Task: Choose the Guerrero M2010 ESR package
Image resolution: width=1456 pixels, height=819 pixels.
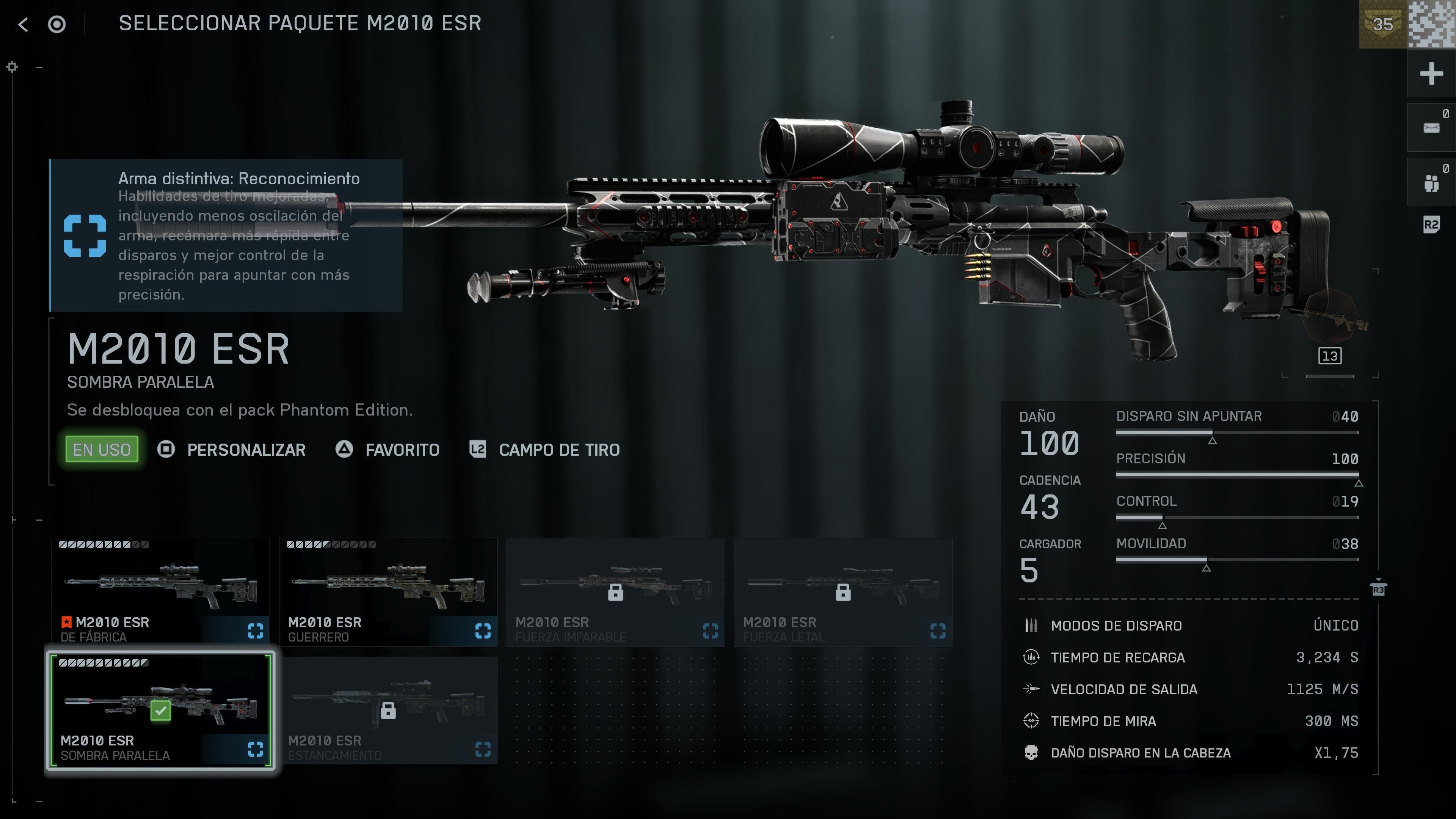Action: (388, 591)
